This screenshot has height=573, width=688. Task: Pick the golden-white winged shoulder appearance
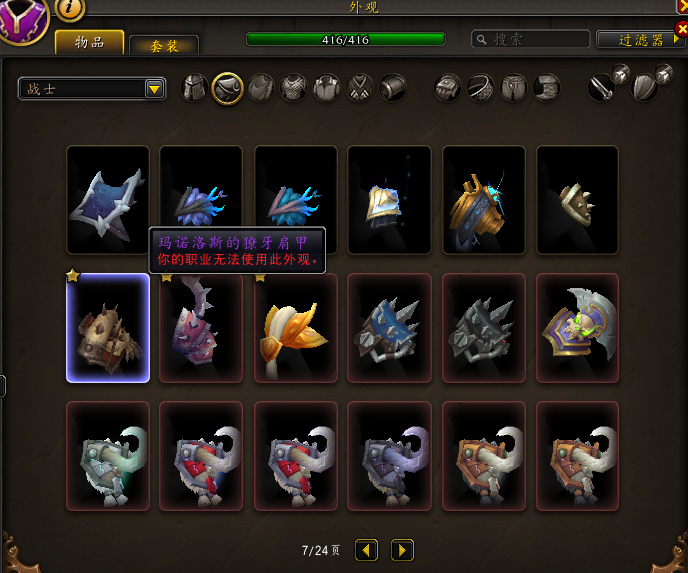click(296, 328)
